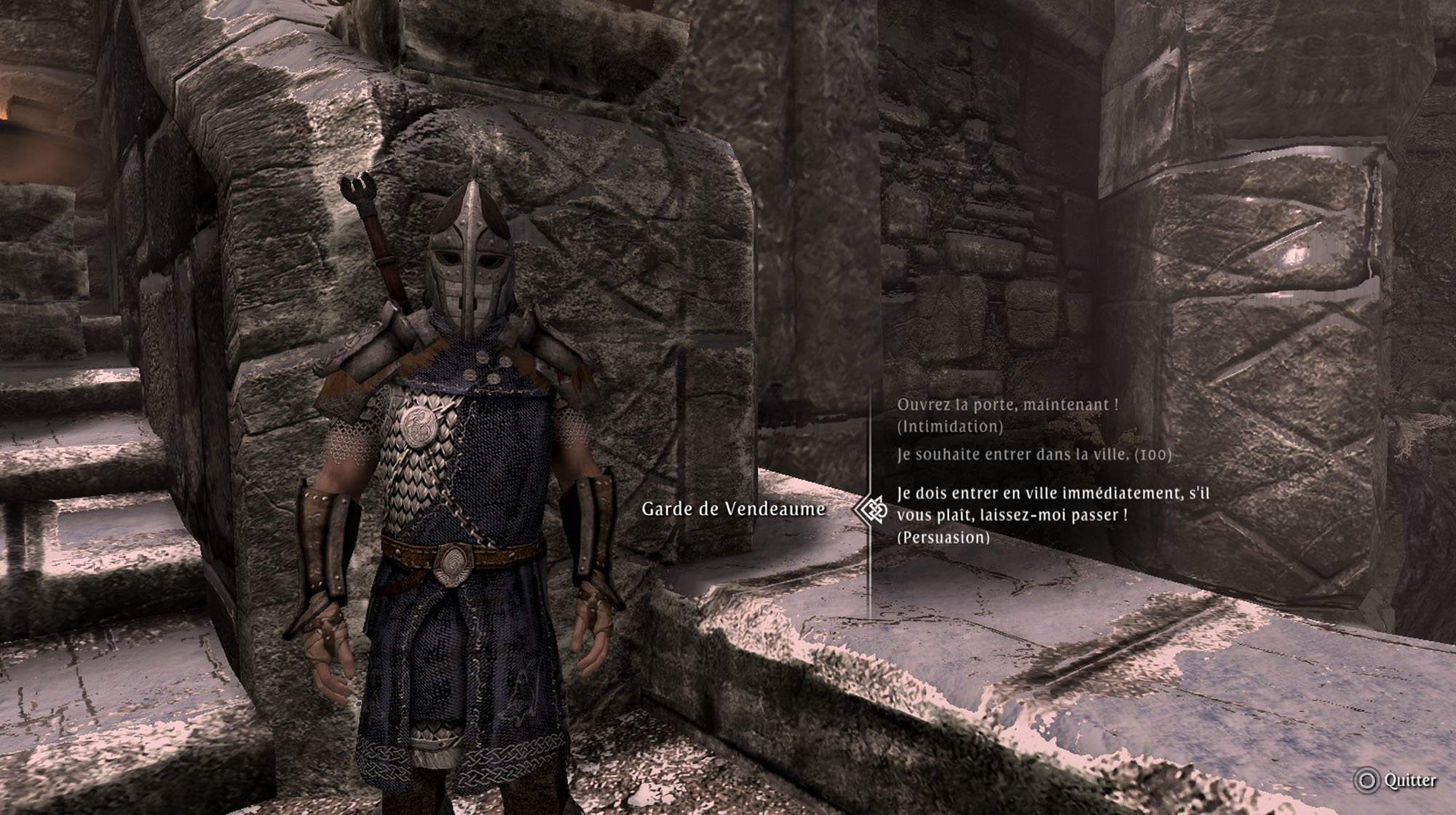Pick the Persuasion reply to the guard
The width and height of the screenshot is (1456, 815).
[x=1052, y=515]
